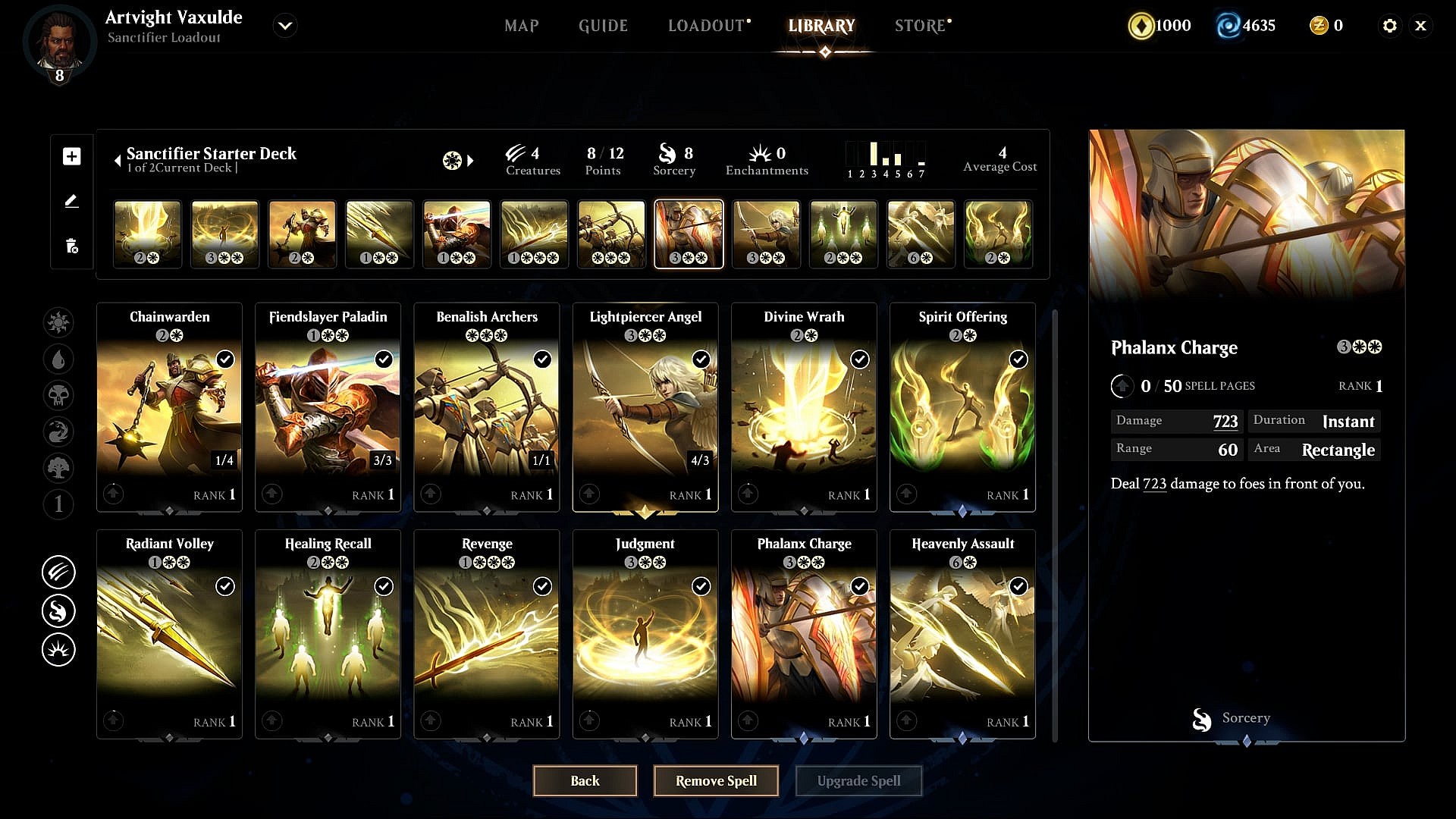Add a new deck with plus icon
The image size is (1456, 819).
tap(72, 156)
